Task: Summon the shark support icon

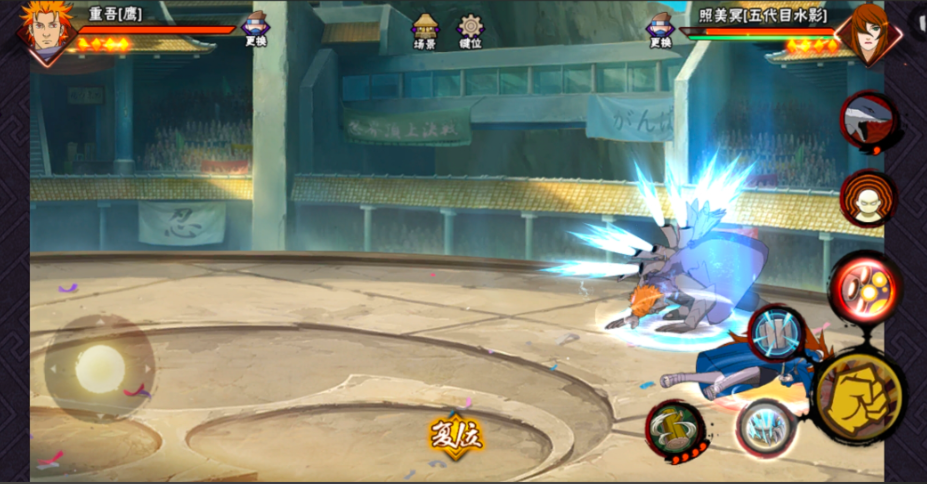Action: click(x=865, y=121)
